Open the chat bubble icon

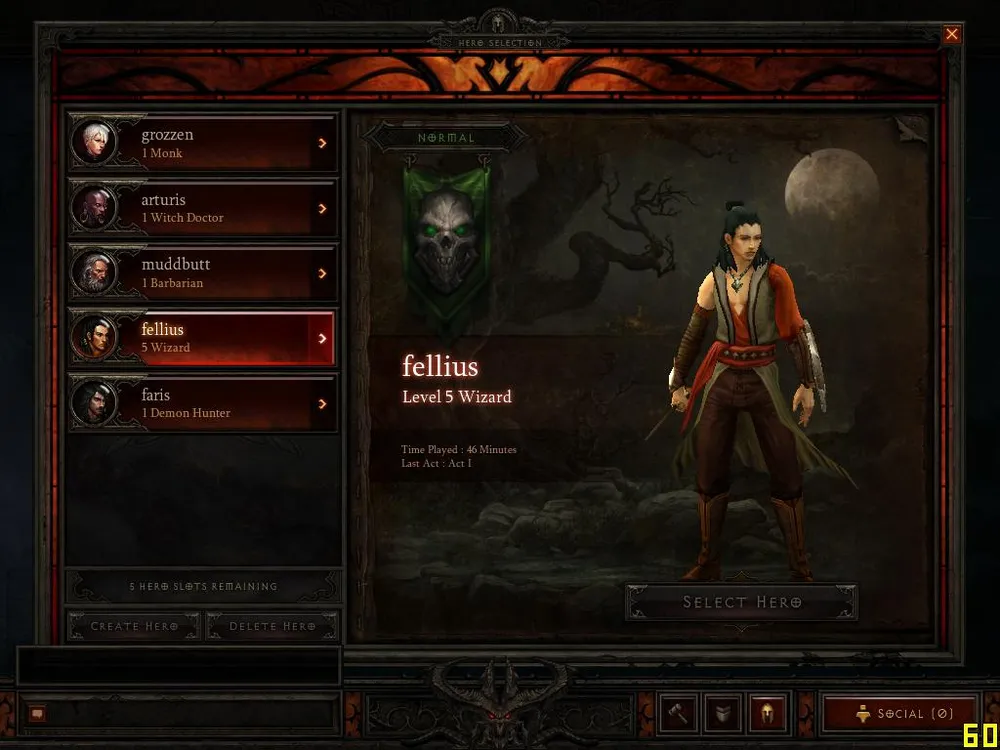[37, 714]
